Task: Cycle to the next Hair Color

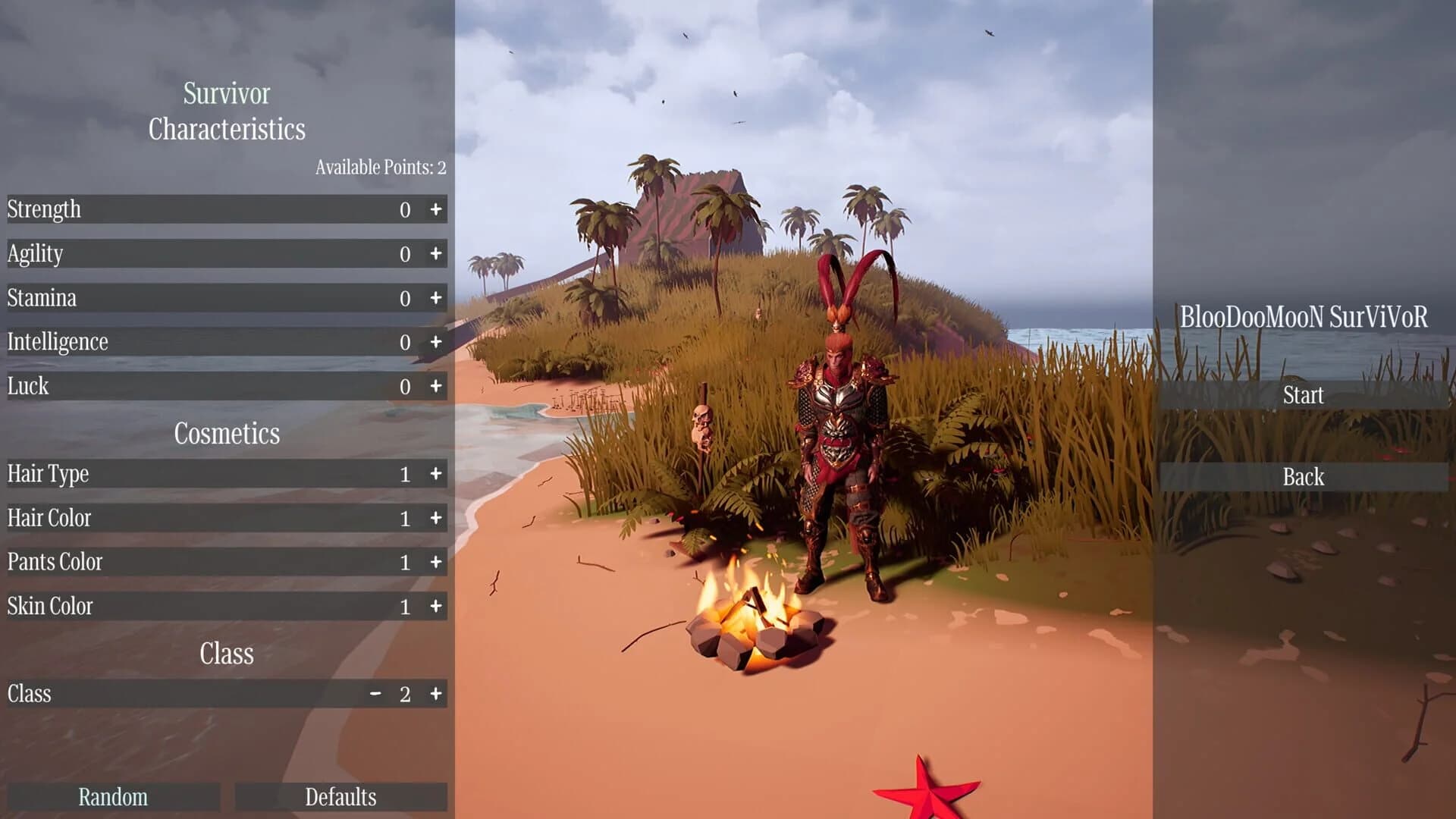Action: [436, 518]
